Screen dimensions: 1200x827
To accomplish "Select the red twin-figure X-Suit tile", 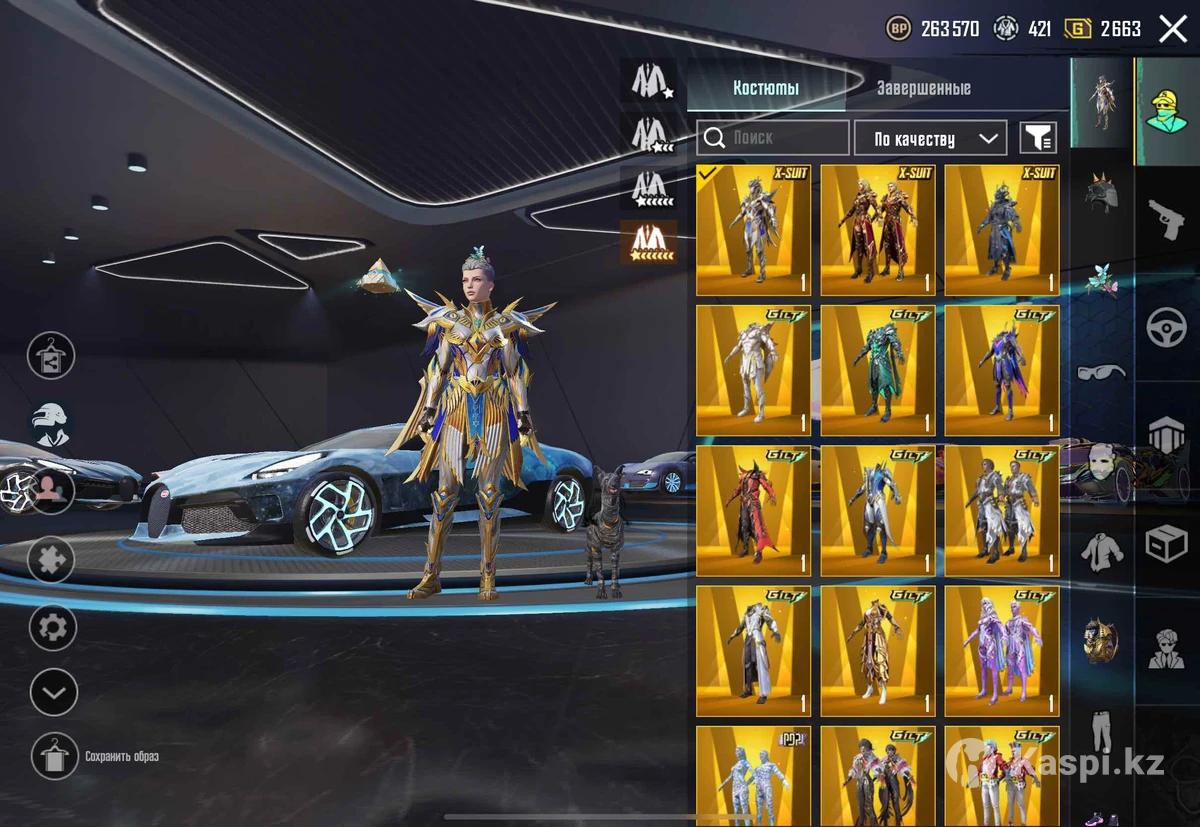I will tap(877, 230).
